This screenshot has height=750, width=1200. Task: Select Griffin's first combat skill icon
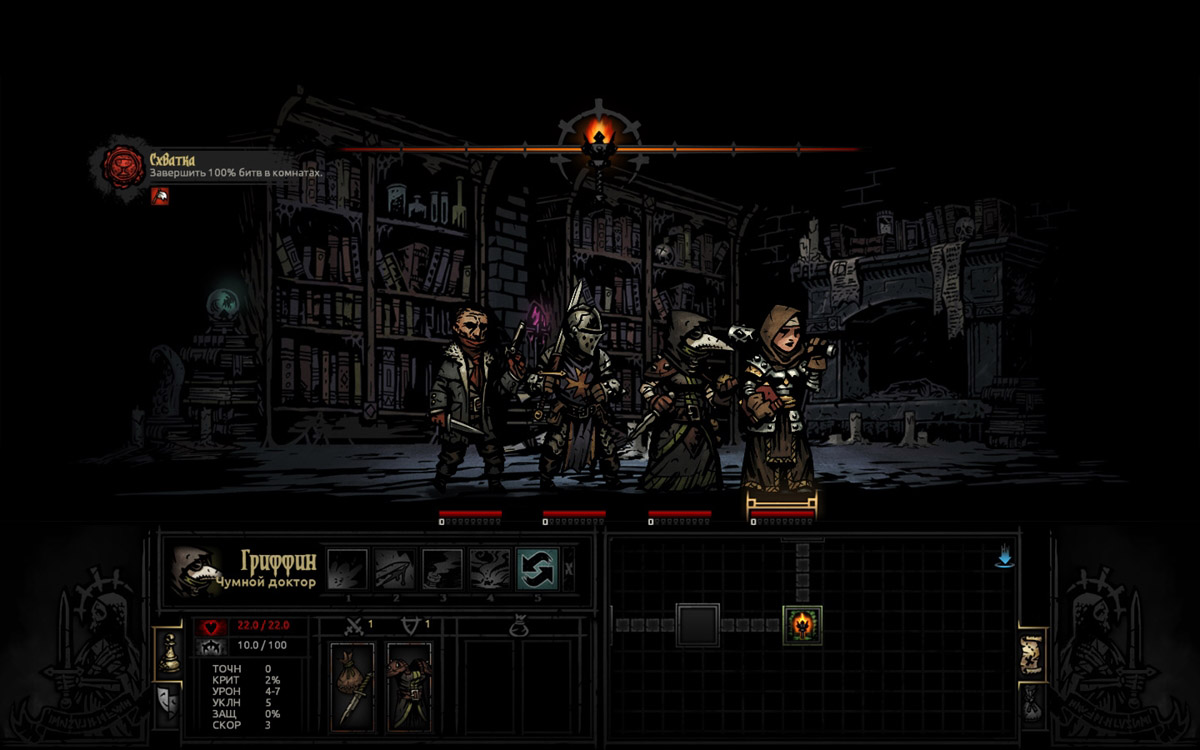[346, 569]
